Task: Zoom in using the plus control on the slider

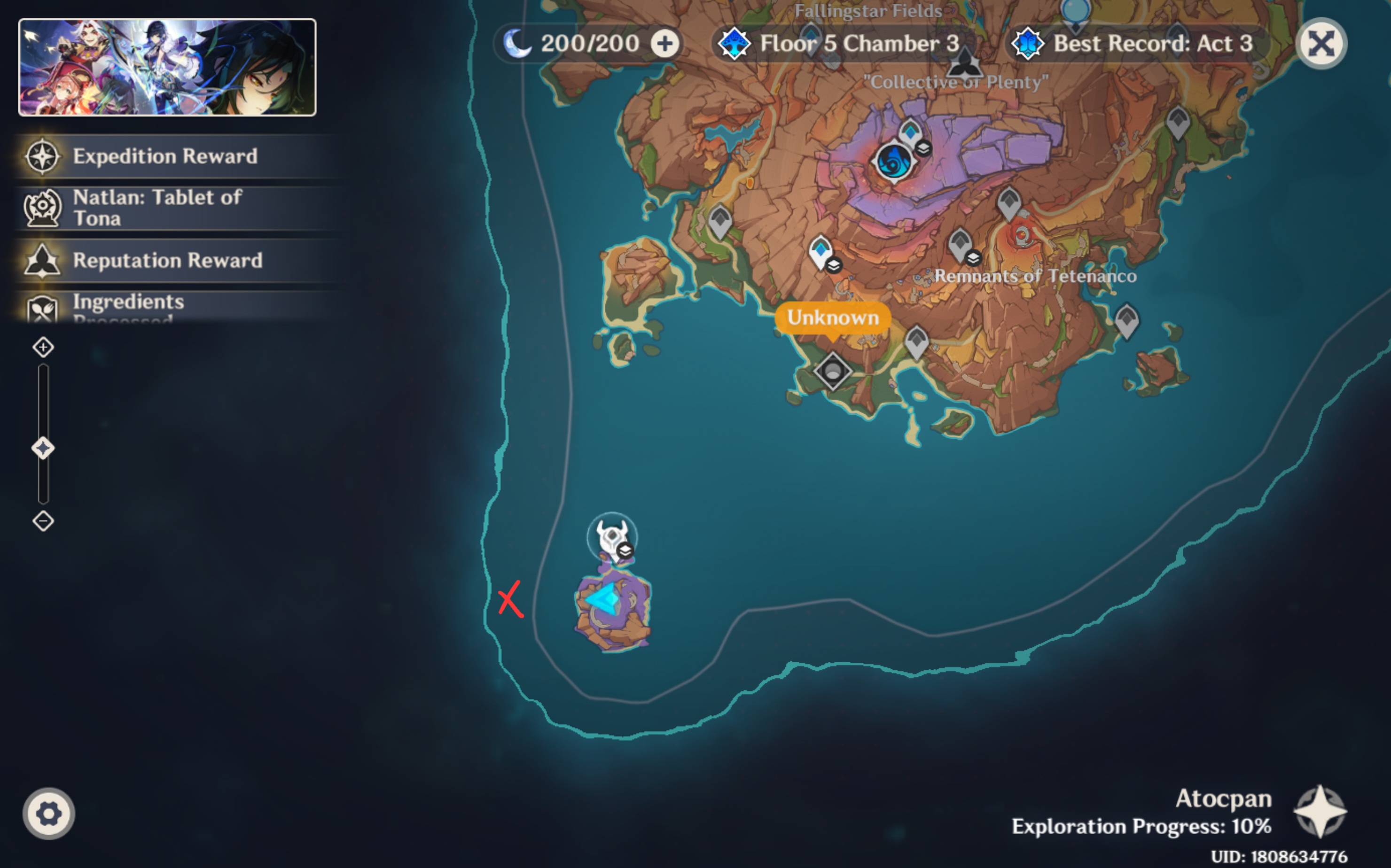Action: point(42,347)
